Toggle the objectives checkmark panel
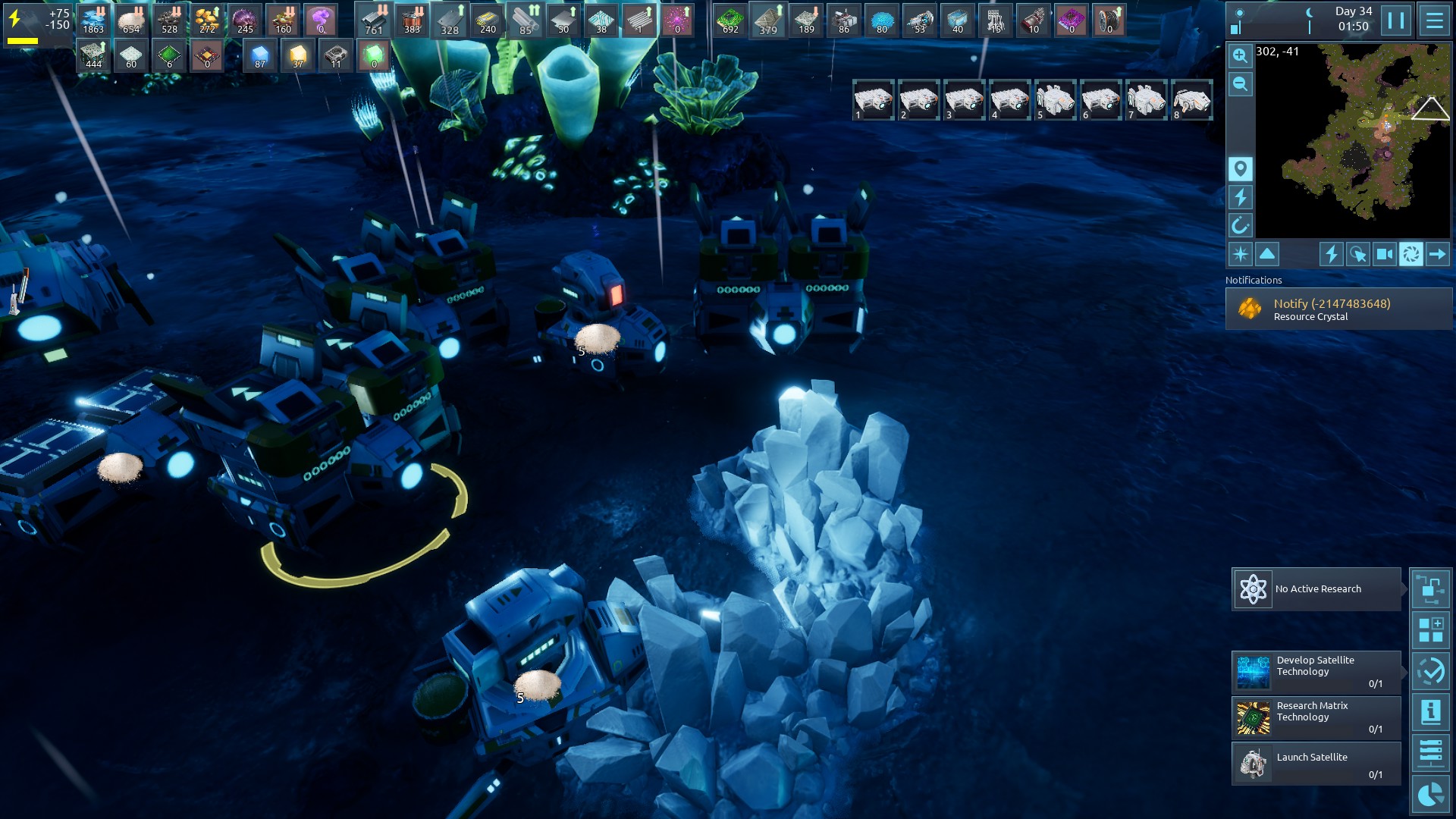1456x819 pixels. 1430,671
